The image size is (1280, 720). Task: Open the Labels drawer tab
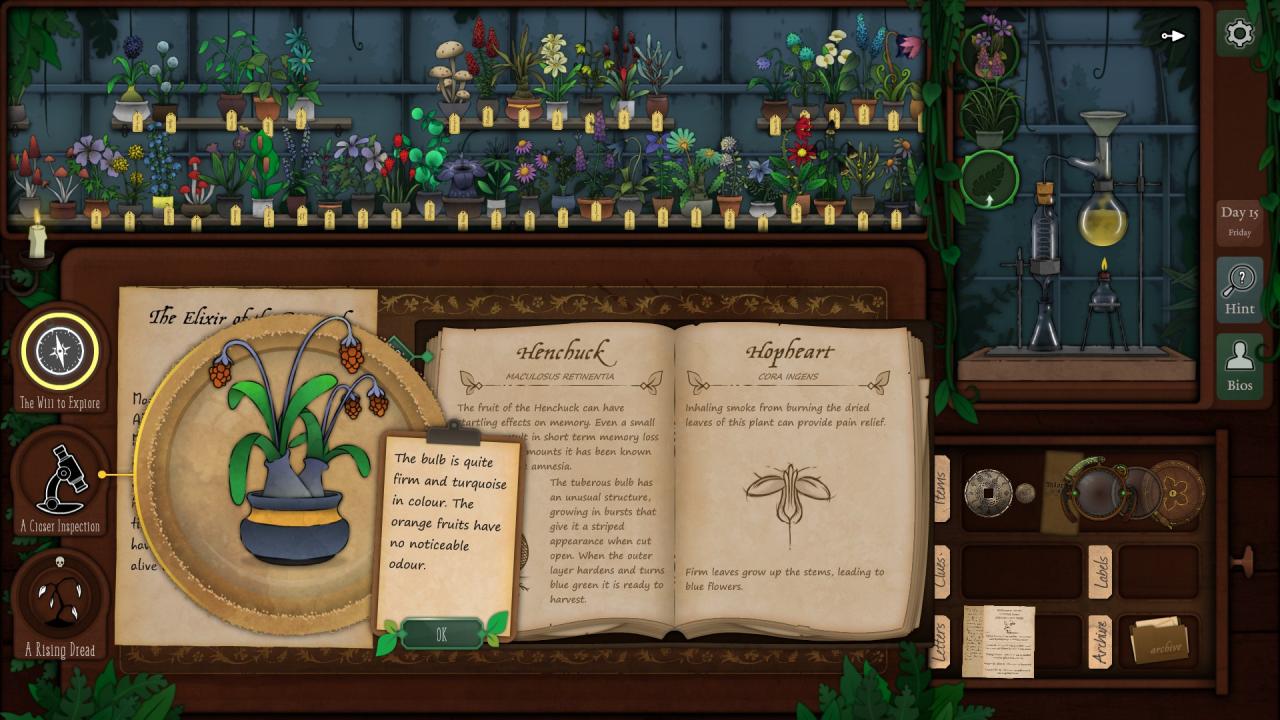pyautogui.click(x=1099, y=571)
